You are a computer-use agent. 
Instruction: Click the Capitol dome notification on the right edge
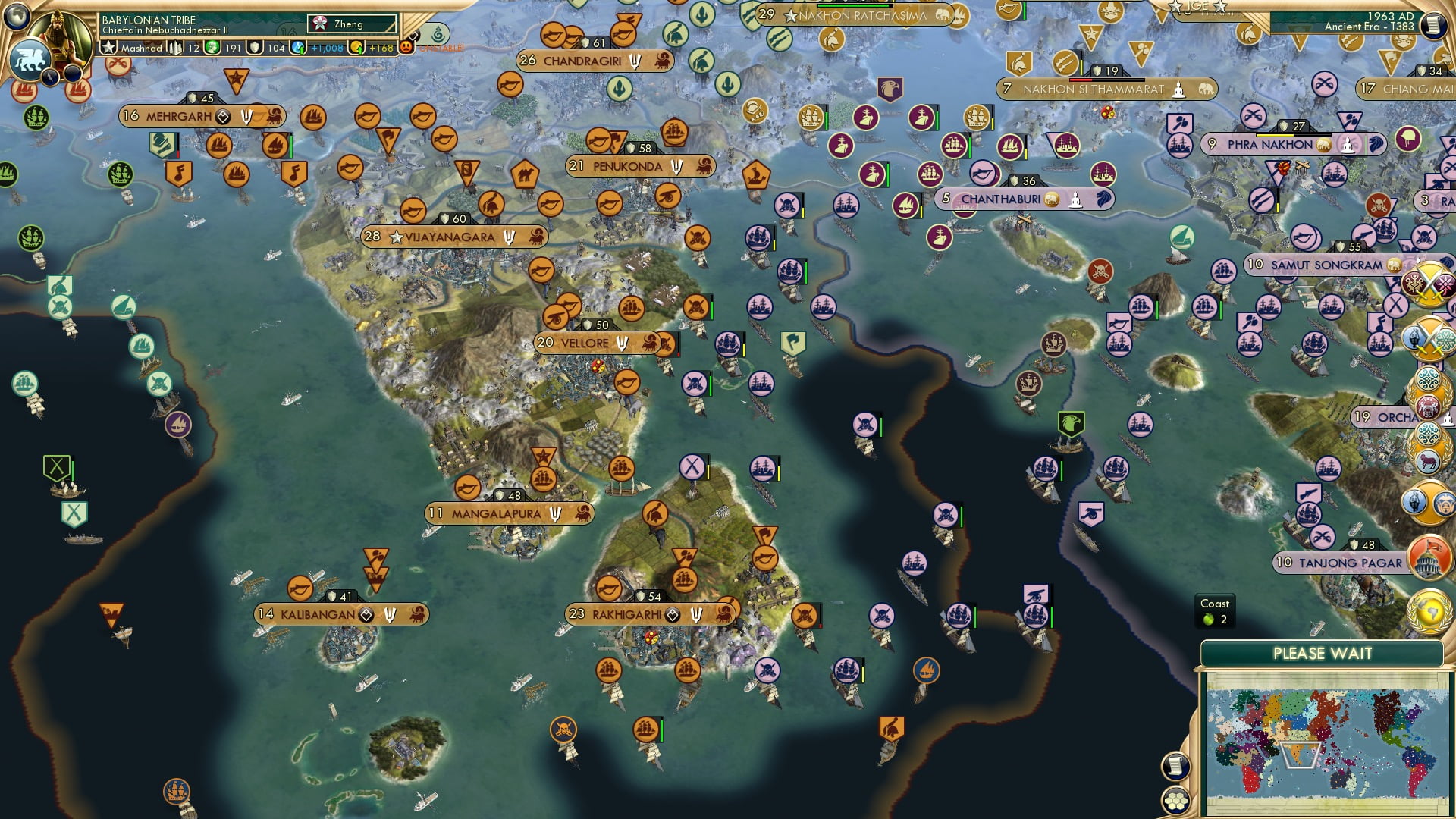1429,558
